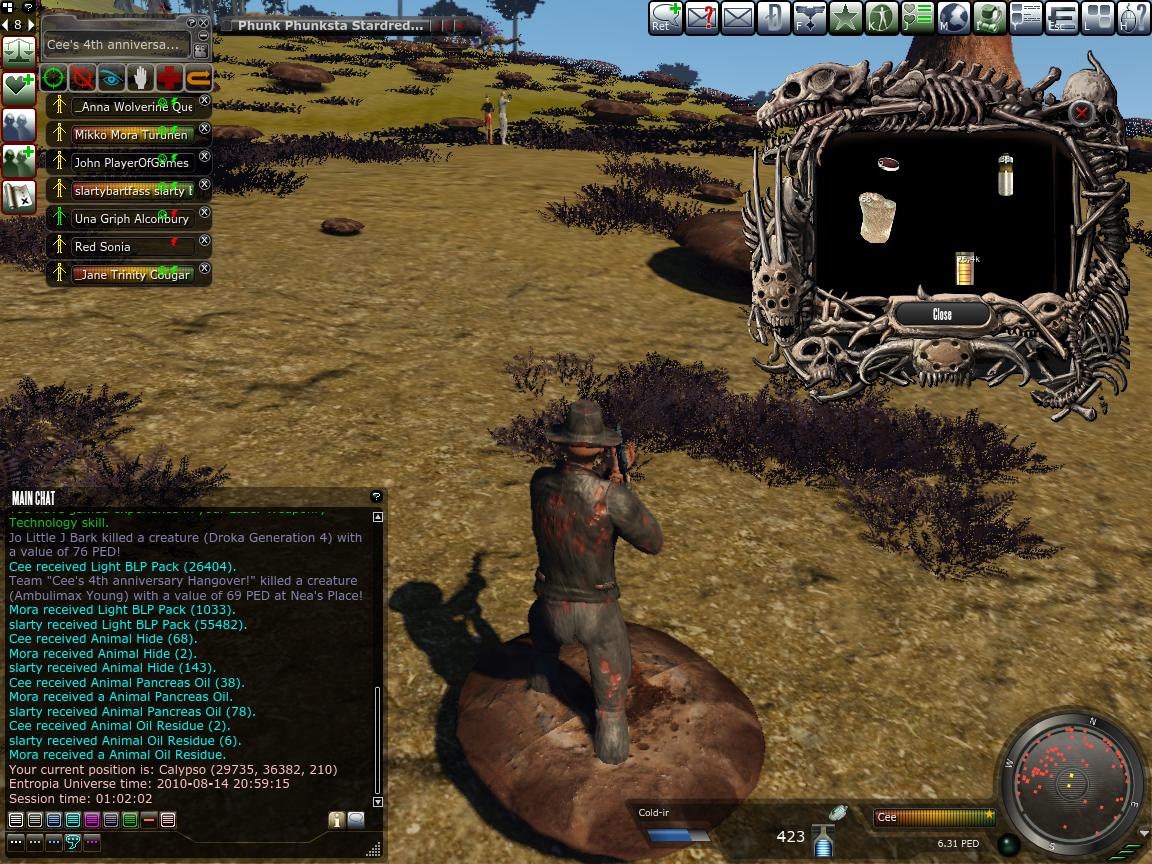Click the green star toolbar icon
This screenshot has width=1152, height=864.
point(845,18)
